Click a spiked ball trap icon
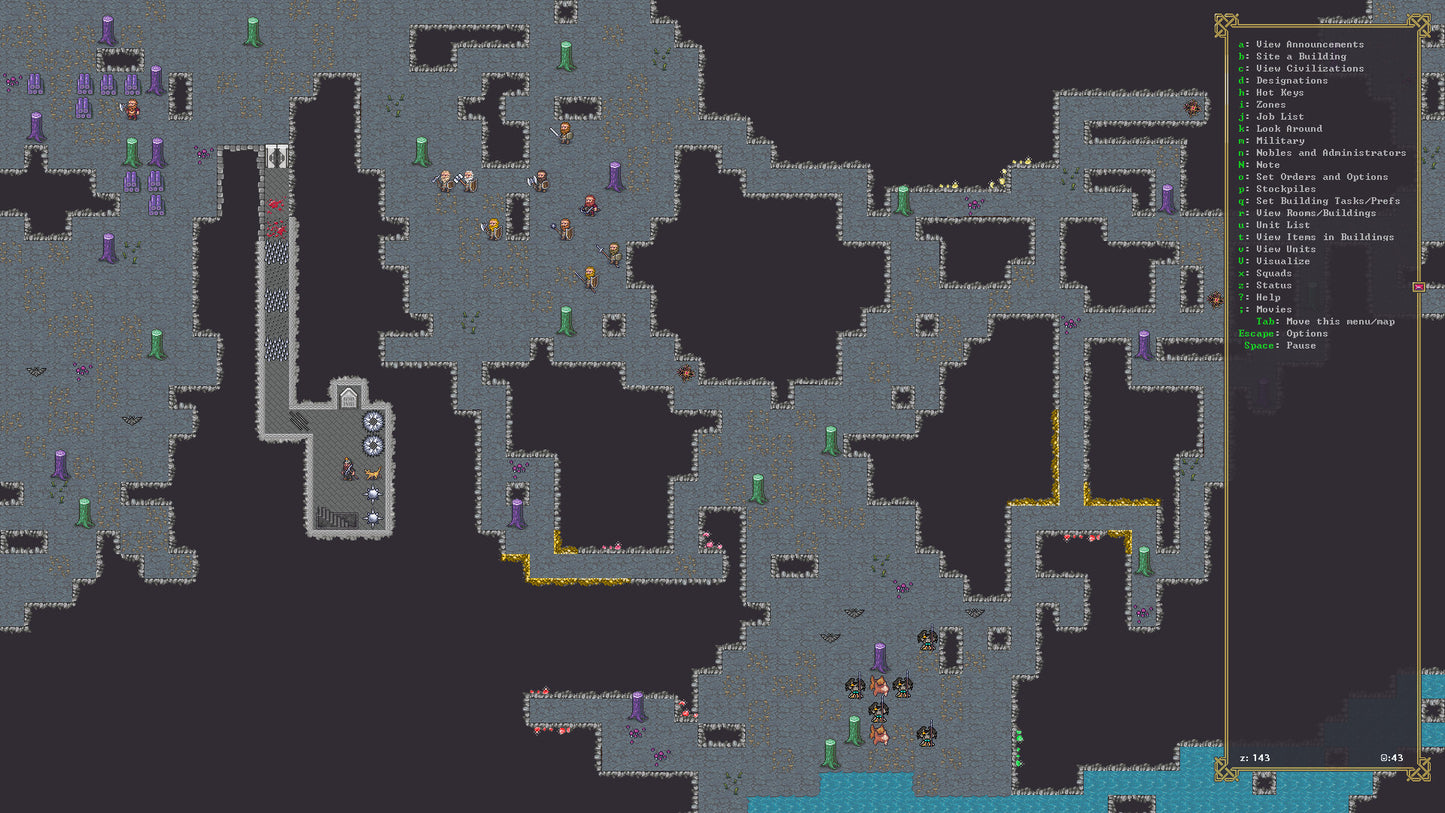The height and width of the screenshot is (813, 1445). (x=371, y=493)
